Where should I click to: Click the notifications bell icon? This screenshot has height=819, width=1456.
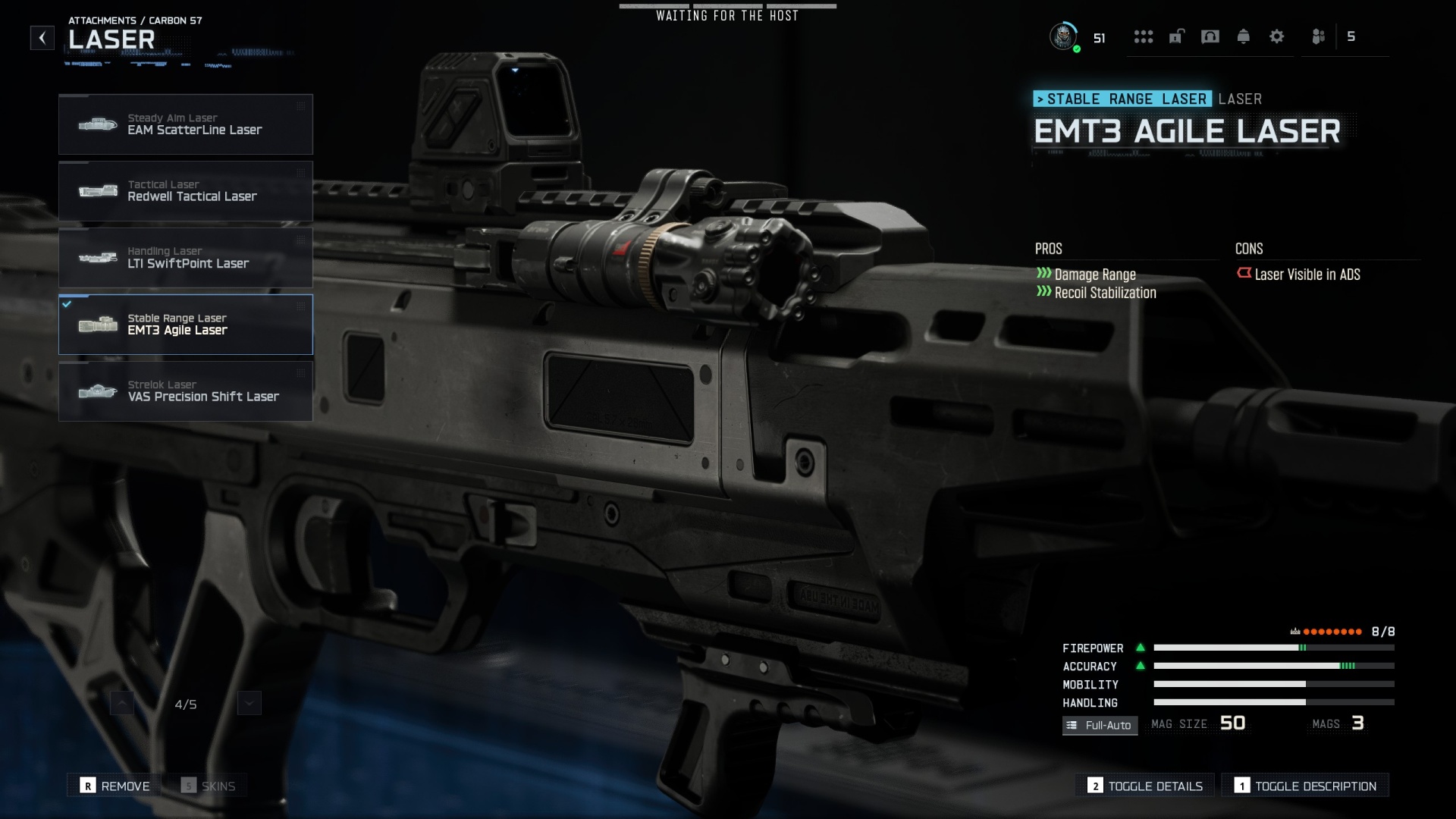coord(1244,37)
